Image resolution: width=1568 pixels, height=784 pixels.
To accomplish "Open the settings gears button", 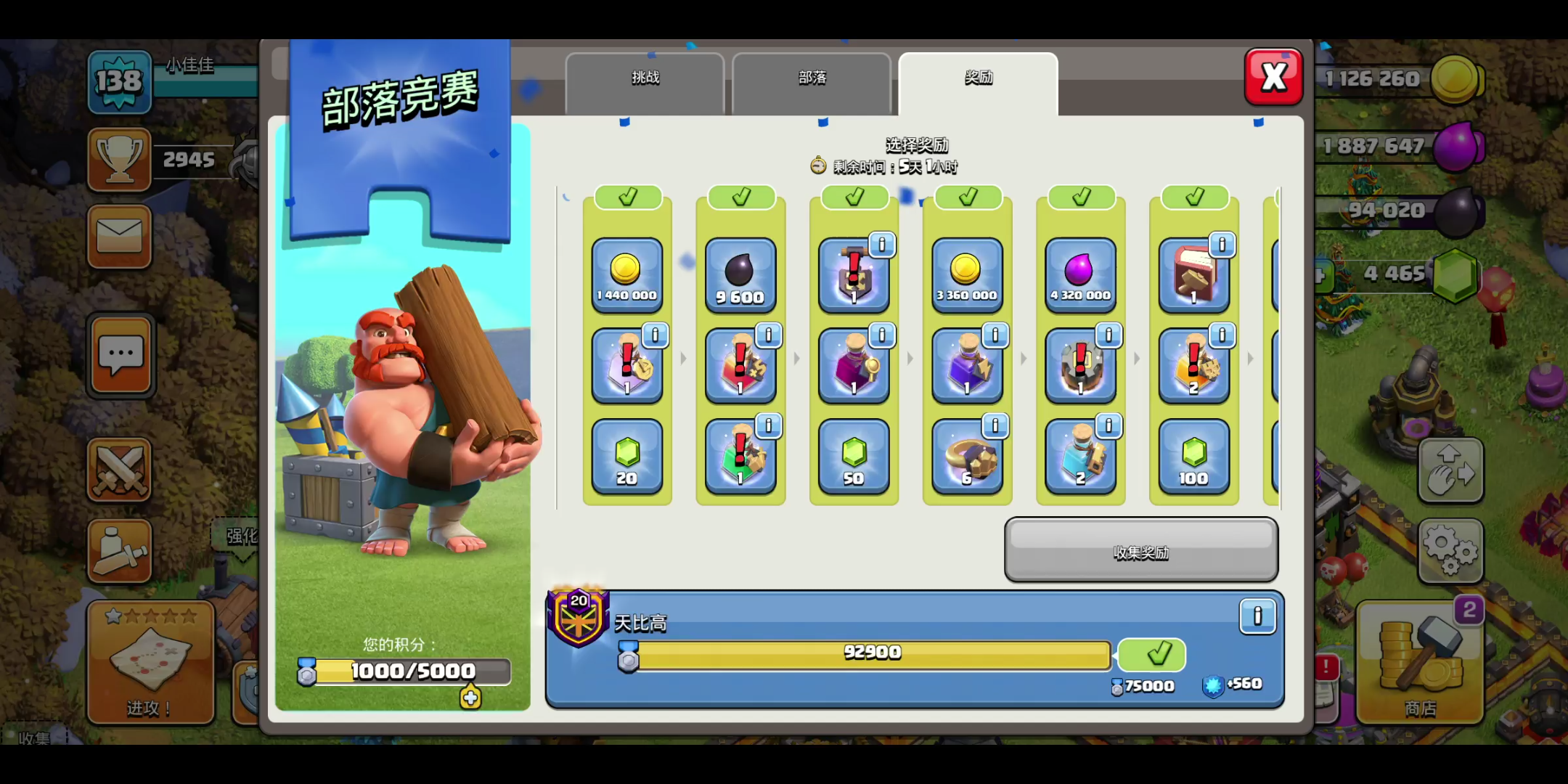I will click(x=1450, y=550).
